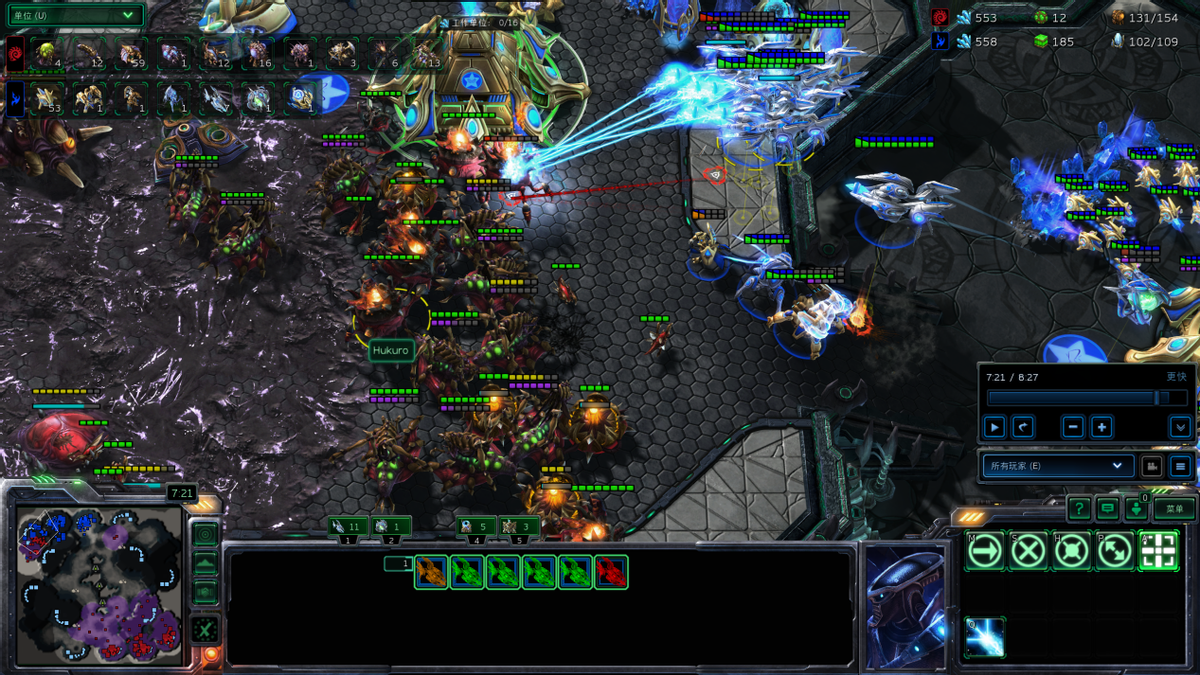This screenshot has width=1200, height=675.
Task: Toggle the observer camera button
Action: tap(1151, 466)
